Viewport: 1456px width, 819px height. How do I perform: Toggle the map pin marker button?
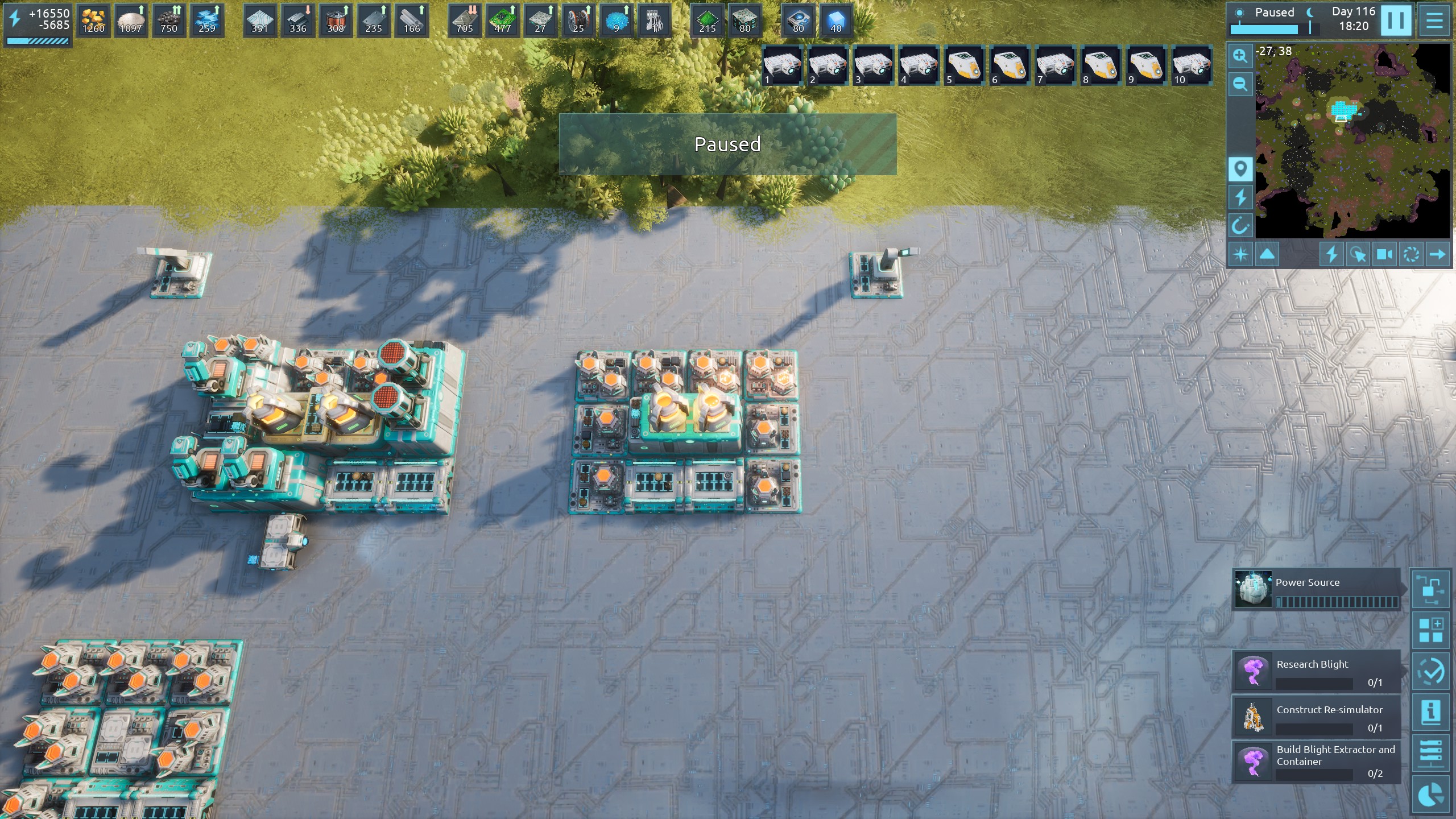point(1240,169)
